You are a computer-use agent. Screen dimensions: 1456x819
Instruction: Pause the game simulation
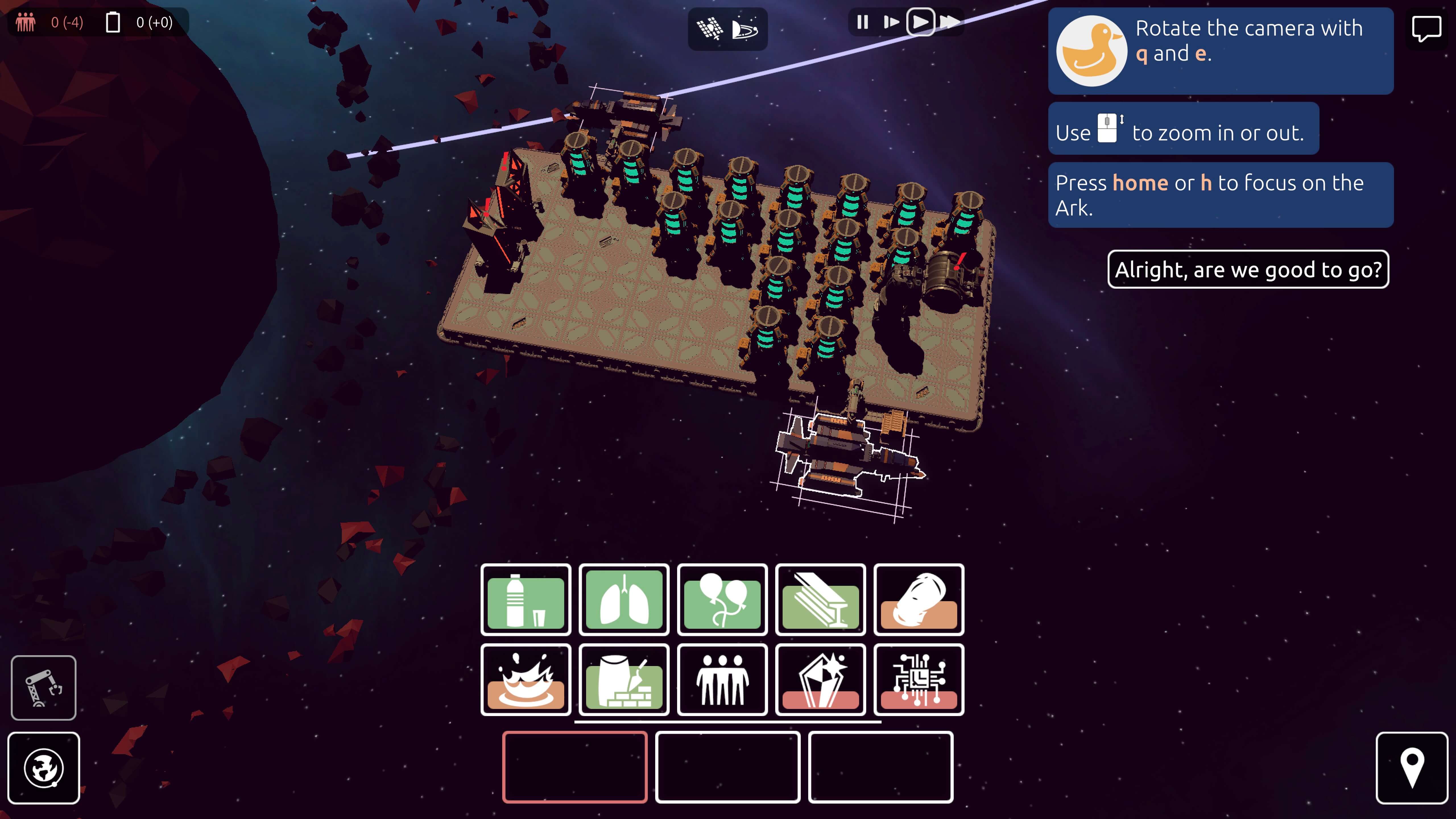862,22
